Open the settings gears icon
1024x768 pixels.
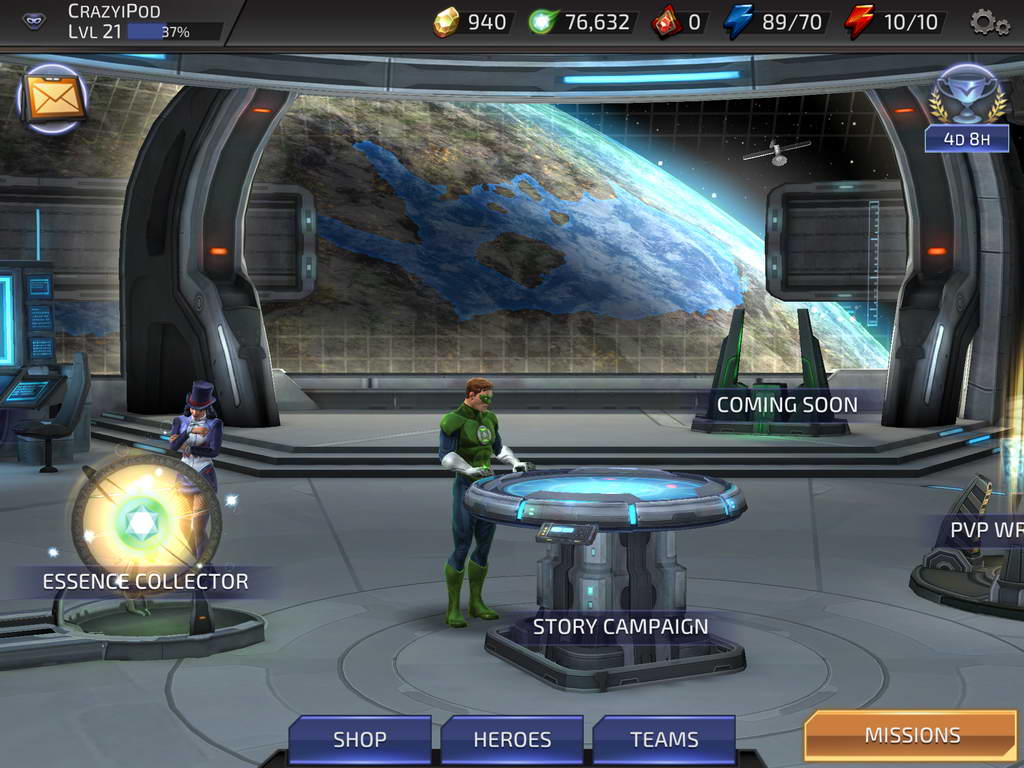click(989, 22)
